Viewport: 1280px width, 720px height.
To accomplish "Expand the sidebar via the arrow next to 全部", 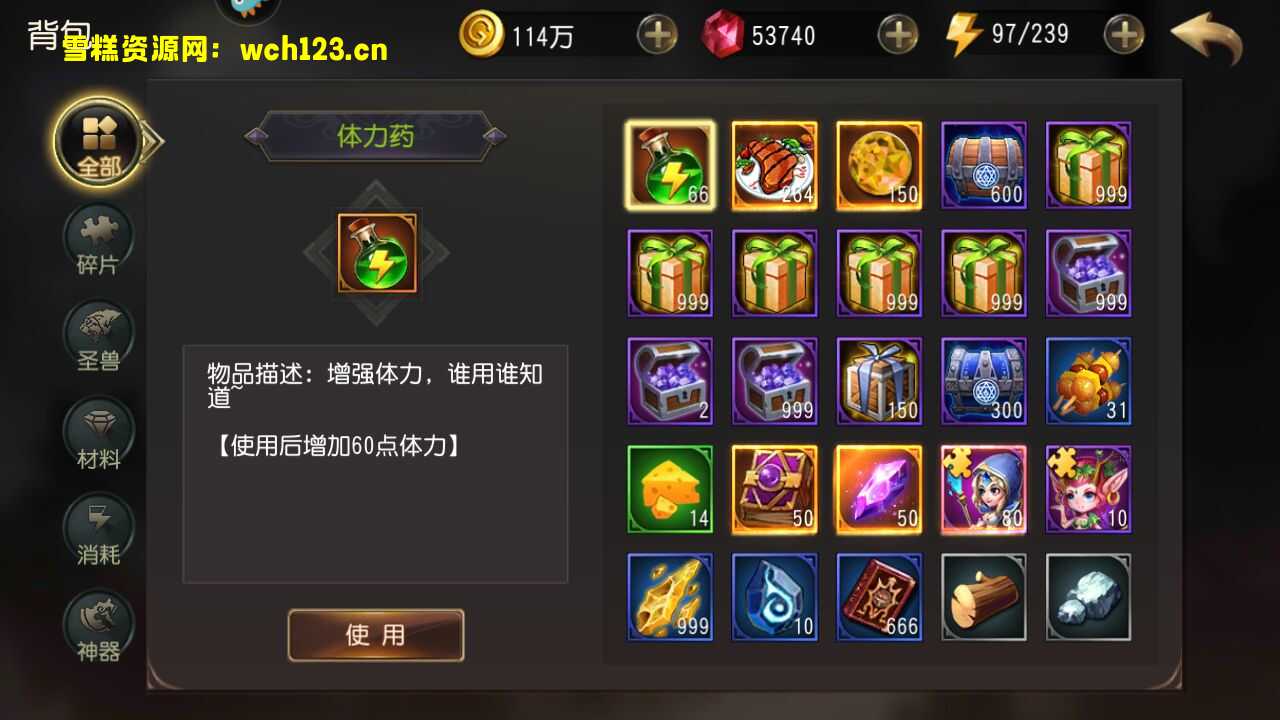I will [x=148, y=141].
